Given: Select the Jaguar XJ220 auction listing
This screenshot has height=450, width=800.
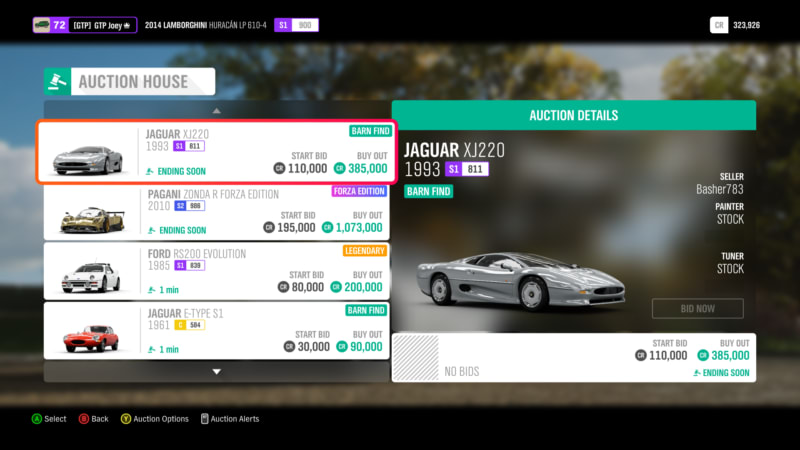Looking at the screenshot, I should [x=216, y=152].
